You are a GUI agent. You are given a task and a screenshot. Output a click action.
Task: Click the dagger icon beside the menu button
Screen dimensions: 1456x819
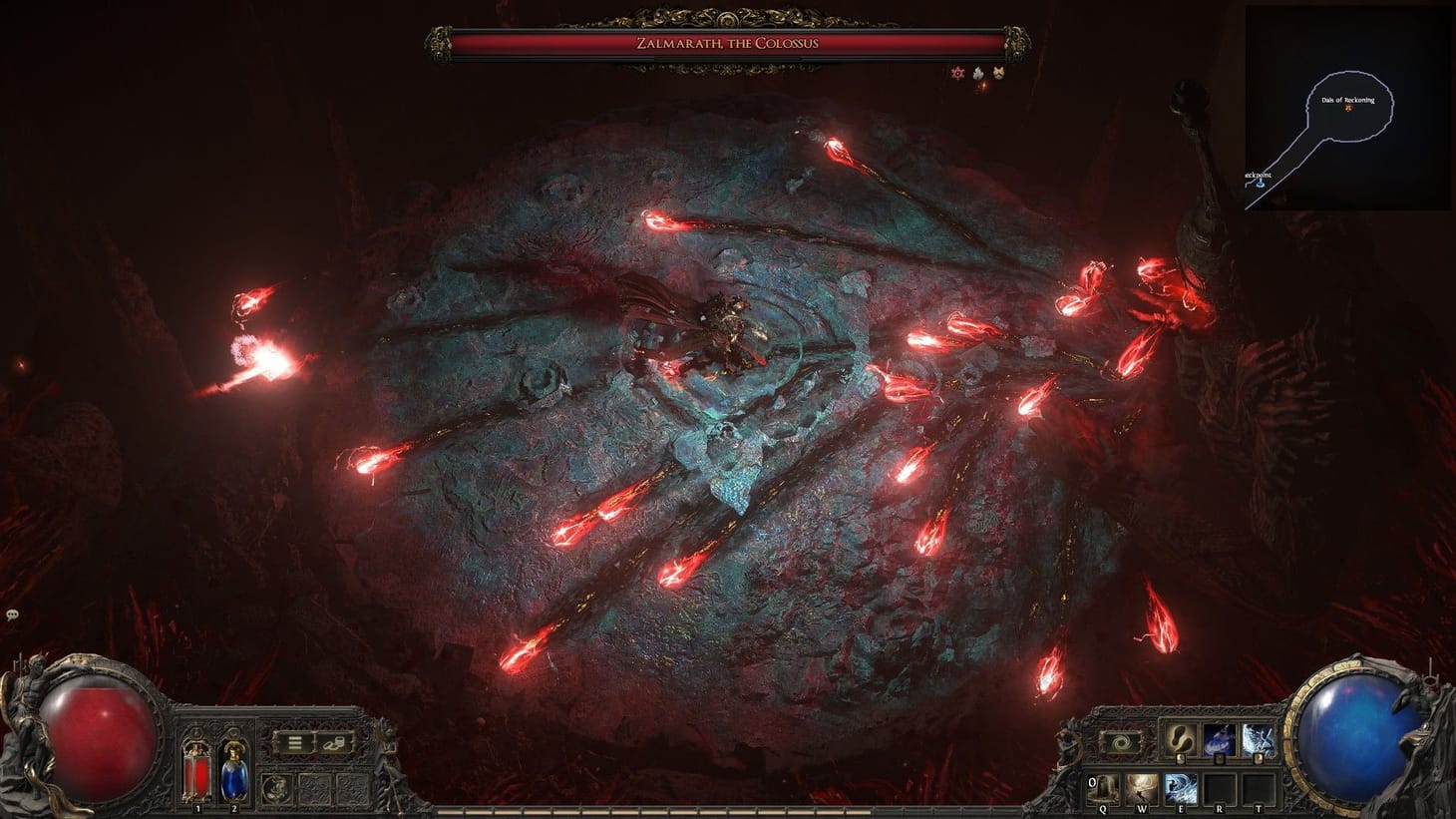(x=335, y=744)
